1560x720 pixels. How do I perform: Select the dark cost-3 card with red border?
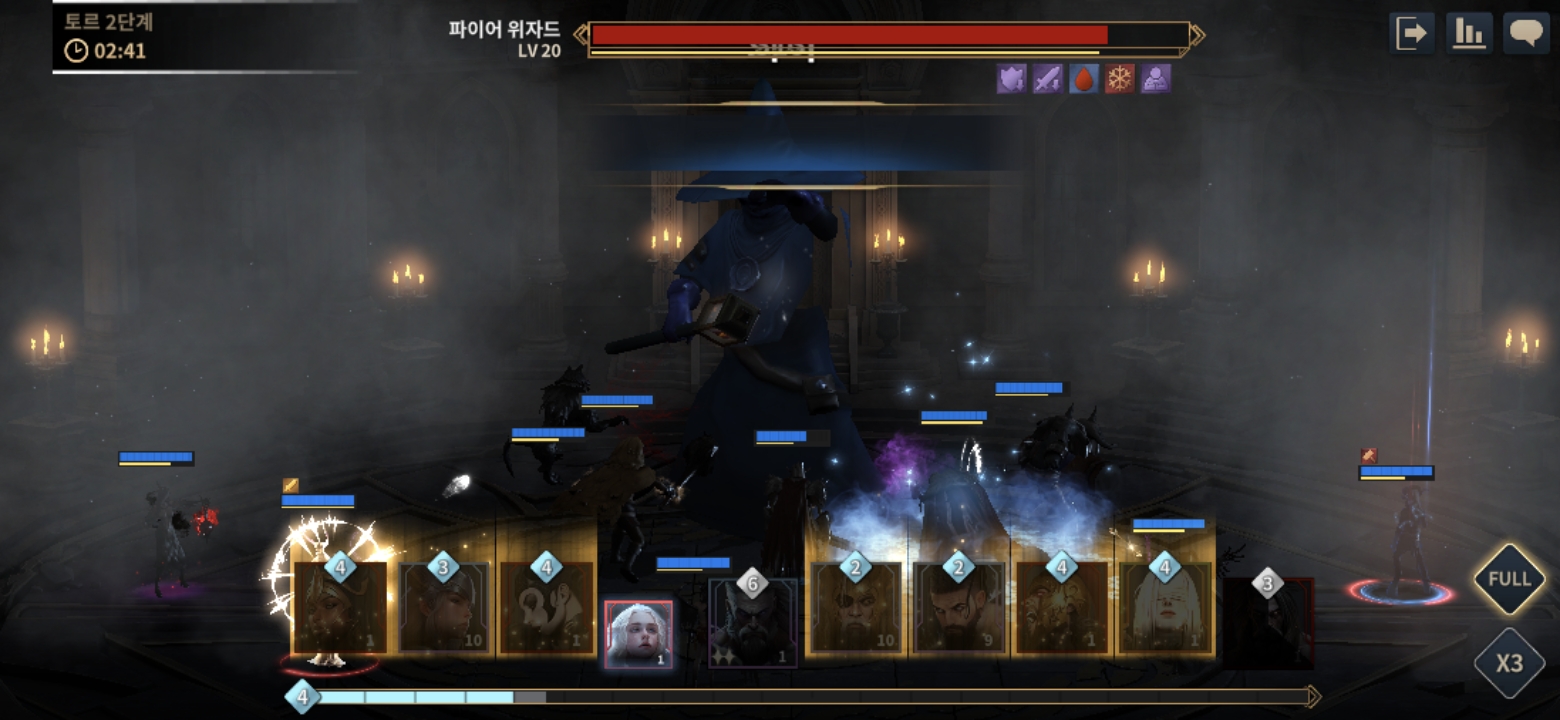coord(1268,622)
